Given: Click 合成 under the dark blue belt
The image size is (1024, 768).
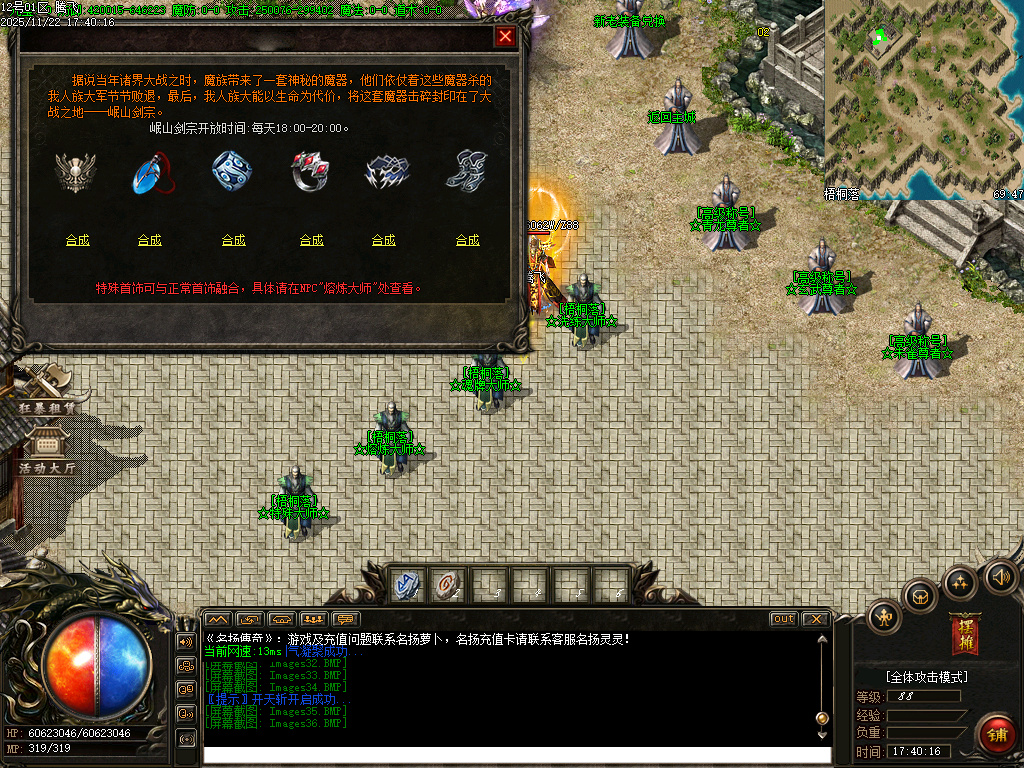Looking at the screenshot, I should 384,240.
